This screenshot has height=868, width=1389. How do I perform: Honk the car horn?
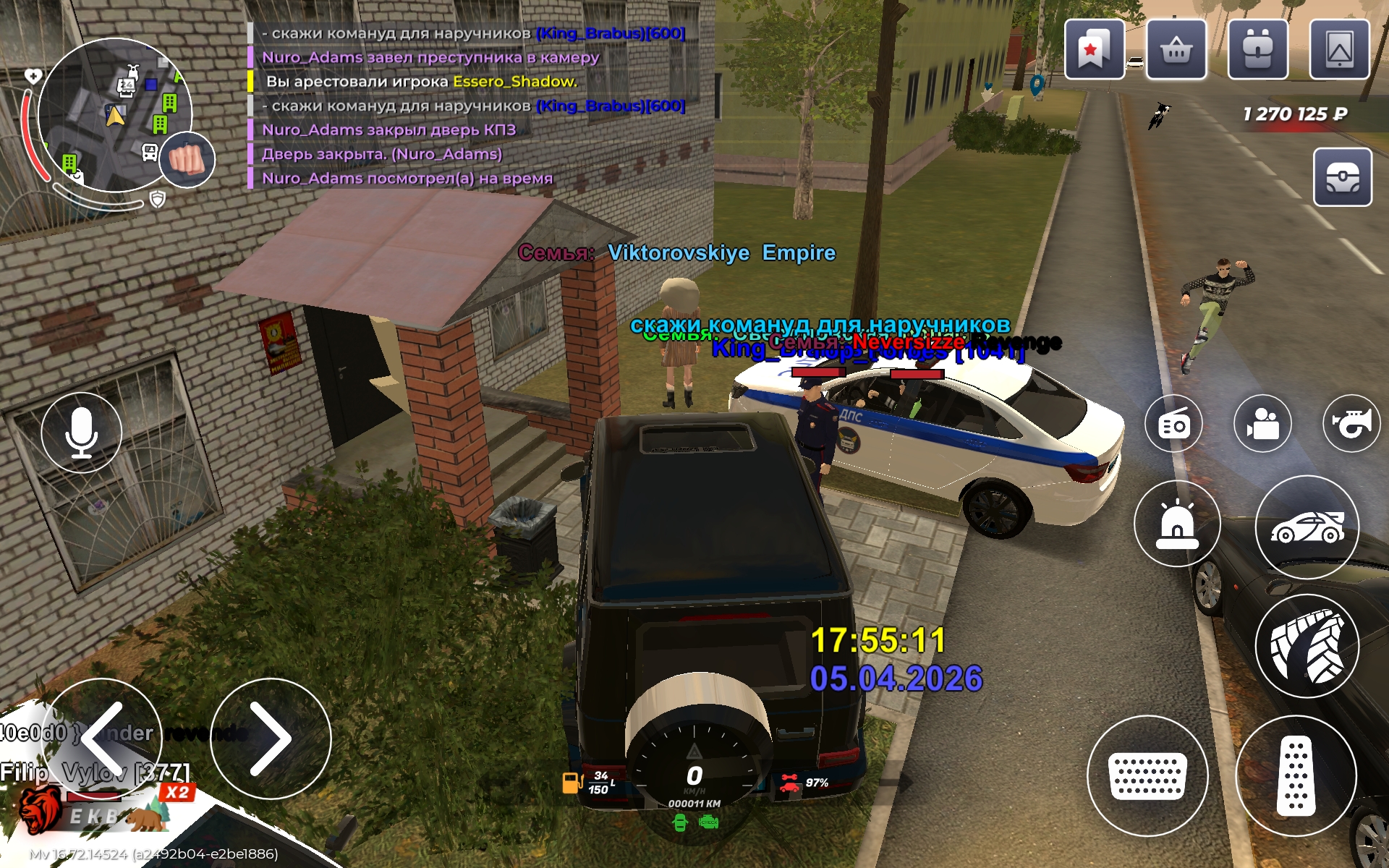point(1351,425)
